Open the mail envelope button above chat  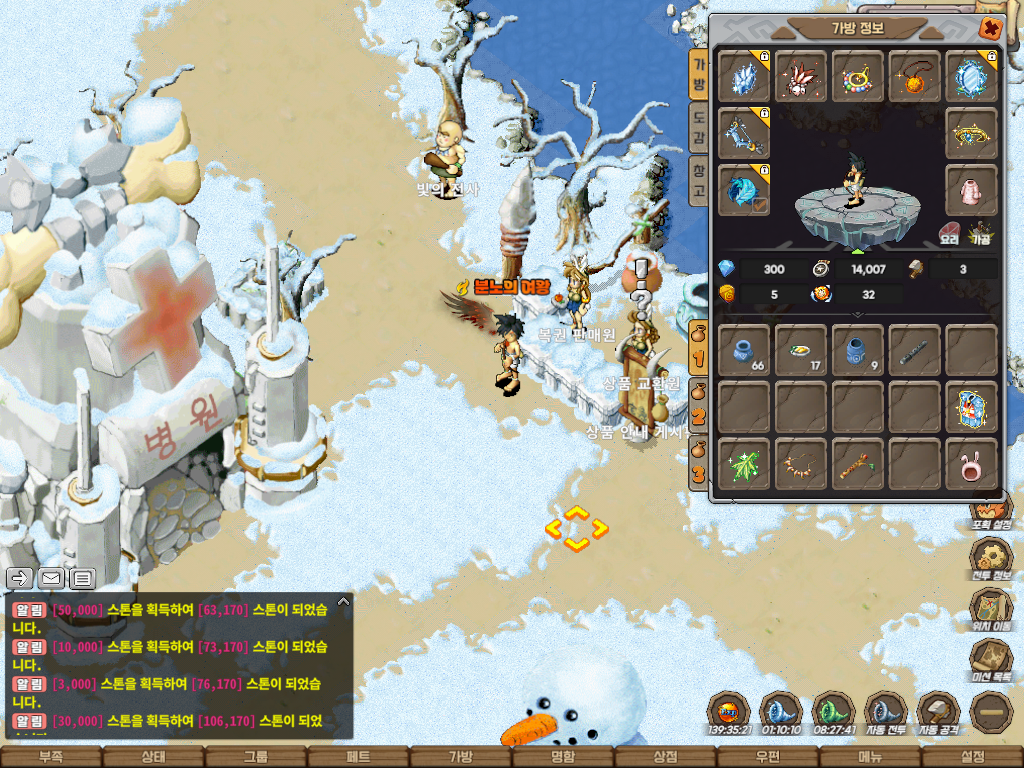[x=51, y=578]
